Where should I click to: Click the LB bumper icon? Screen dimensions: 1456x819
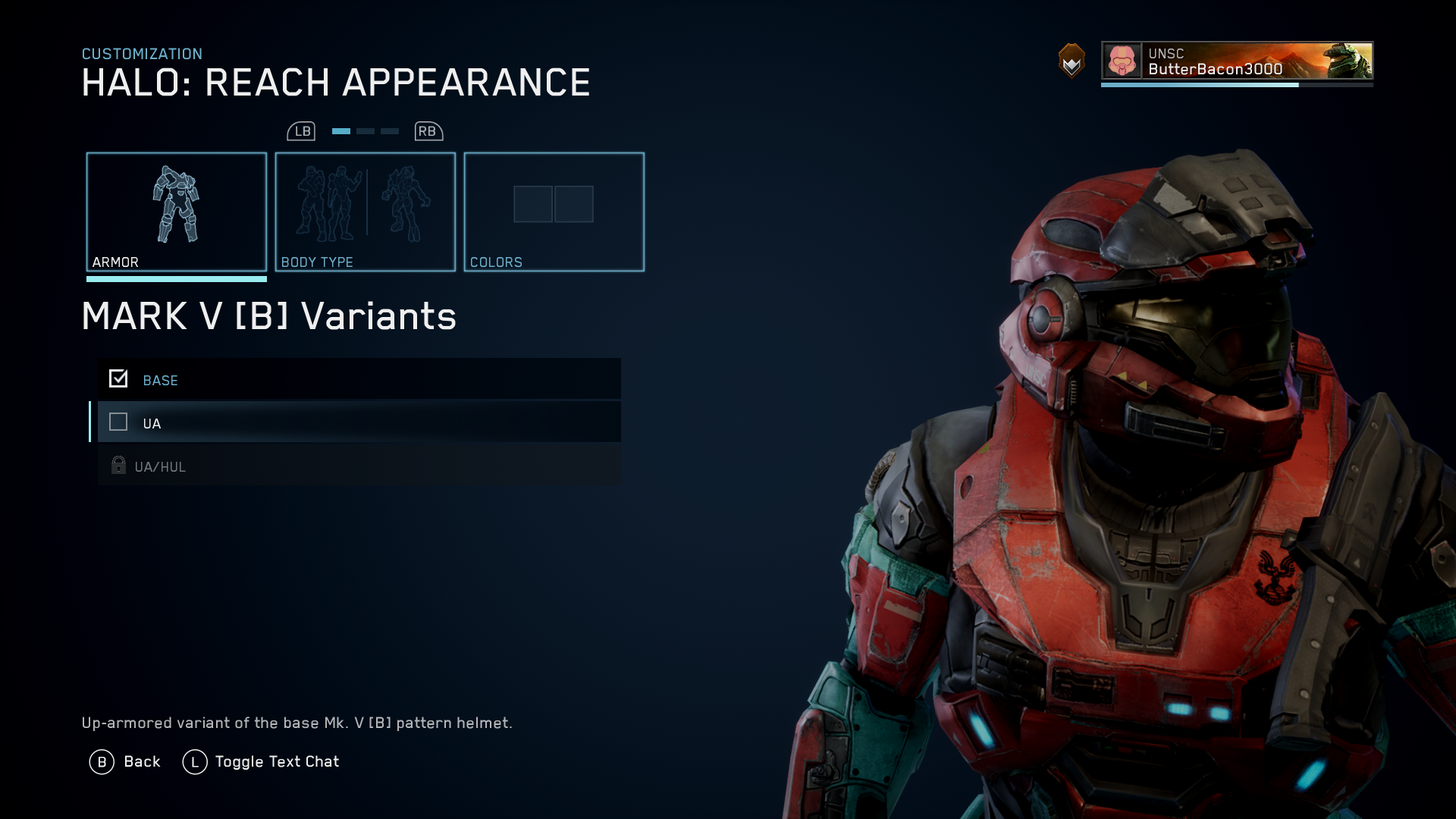303,130
